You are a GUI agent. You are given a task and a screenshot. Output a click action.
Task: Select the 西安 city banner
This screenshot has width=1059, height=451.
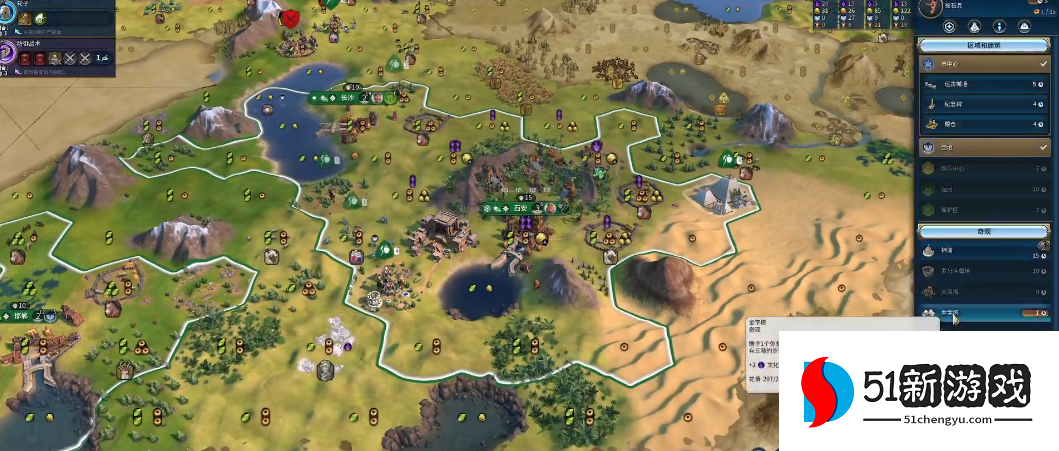(x=519, y=209)
